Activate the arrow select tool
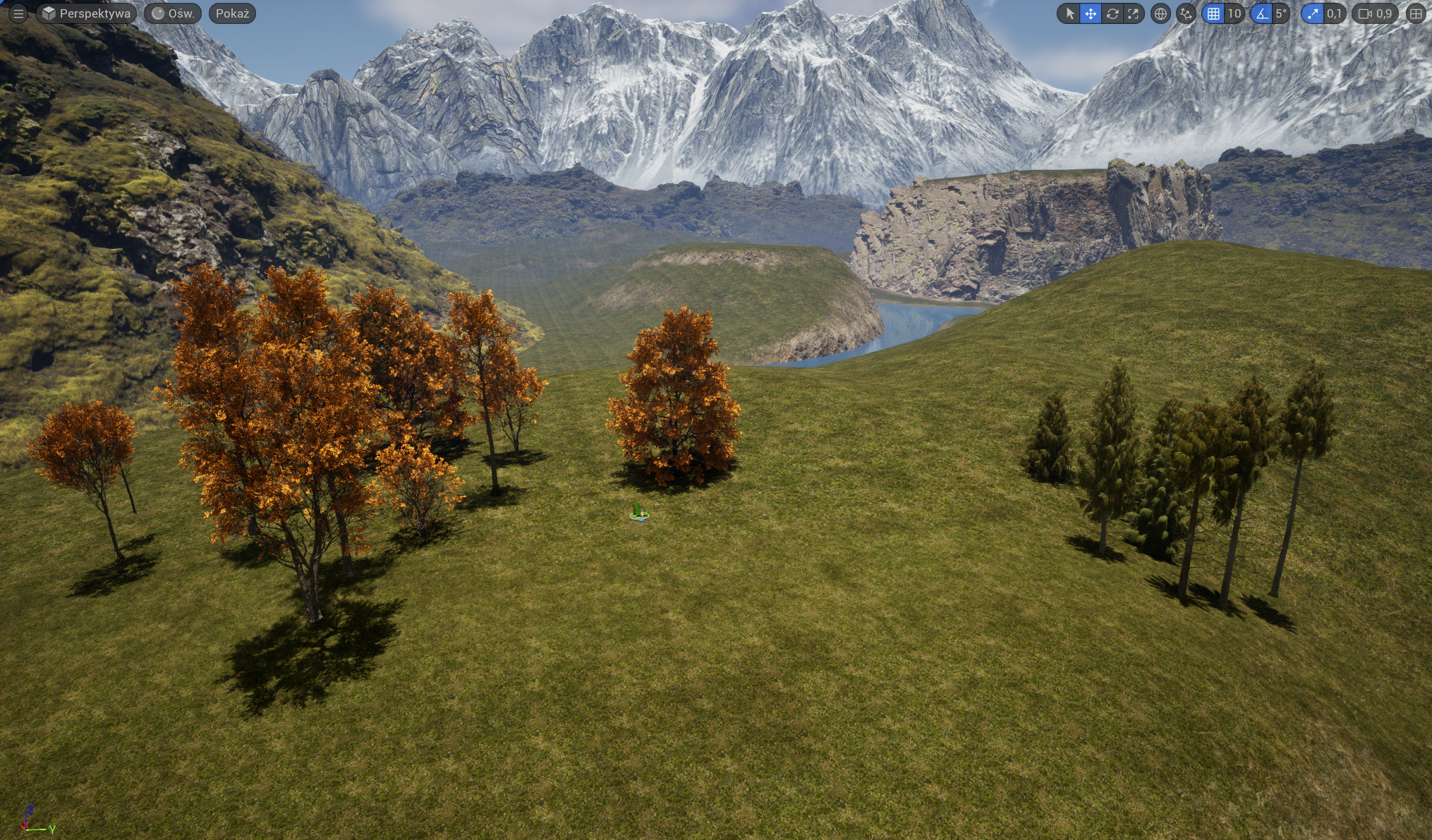 tap(1069, 13)
